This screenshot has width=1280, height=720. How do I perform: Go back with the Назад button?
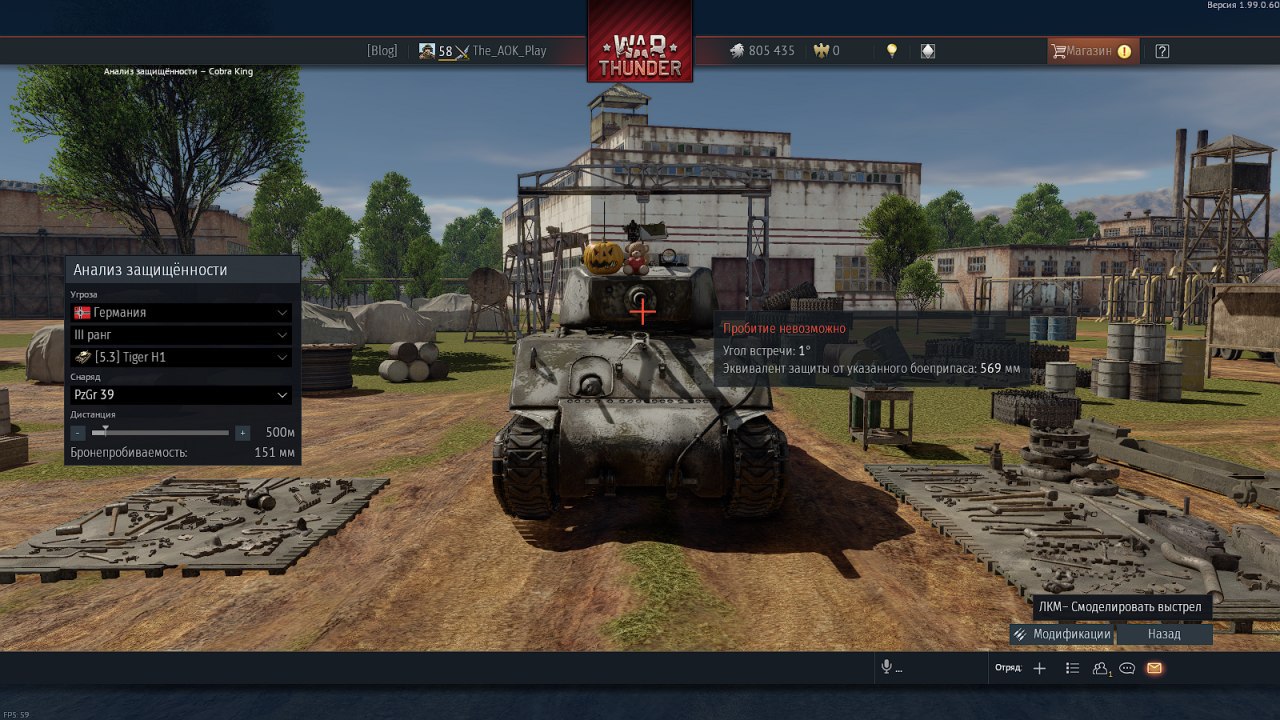click(1164, 634)
